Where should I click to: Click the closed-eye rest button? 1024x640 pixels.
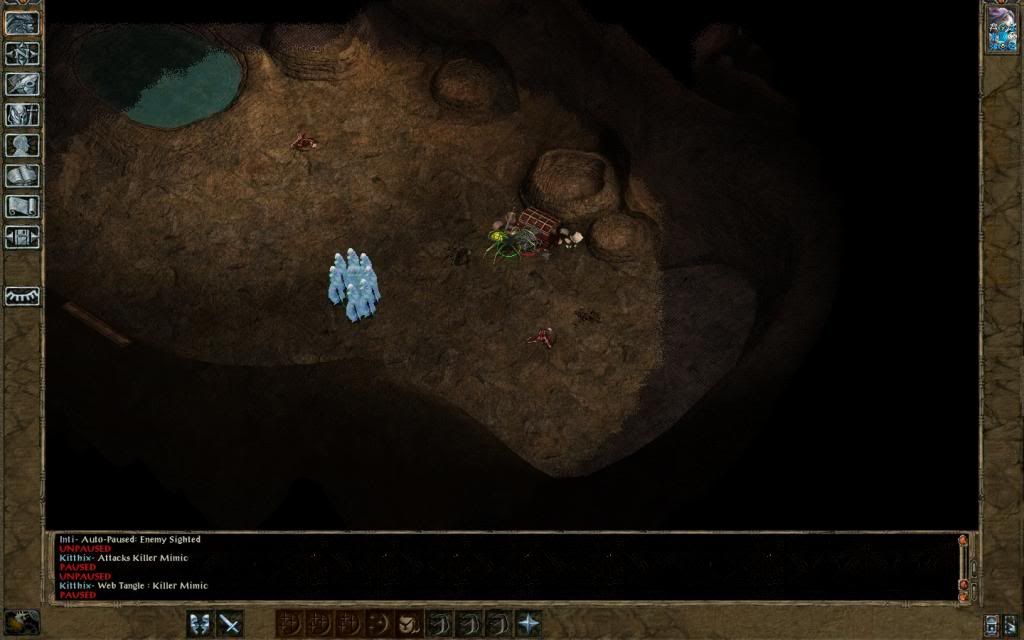point(22,296)
